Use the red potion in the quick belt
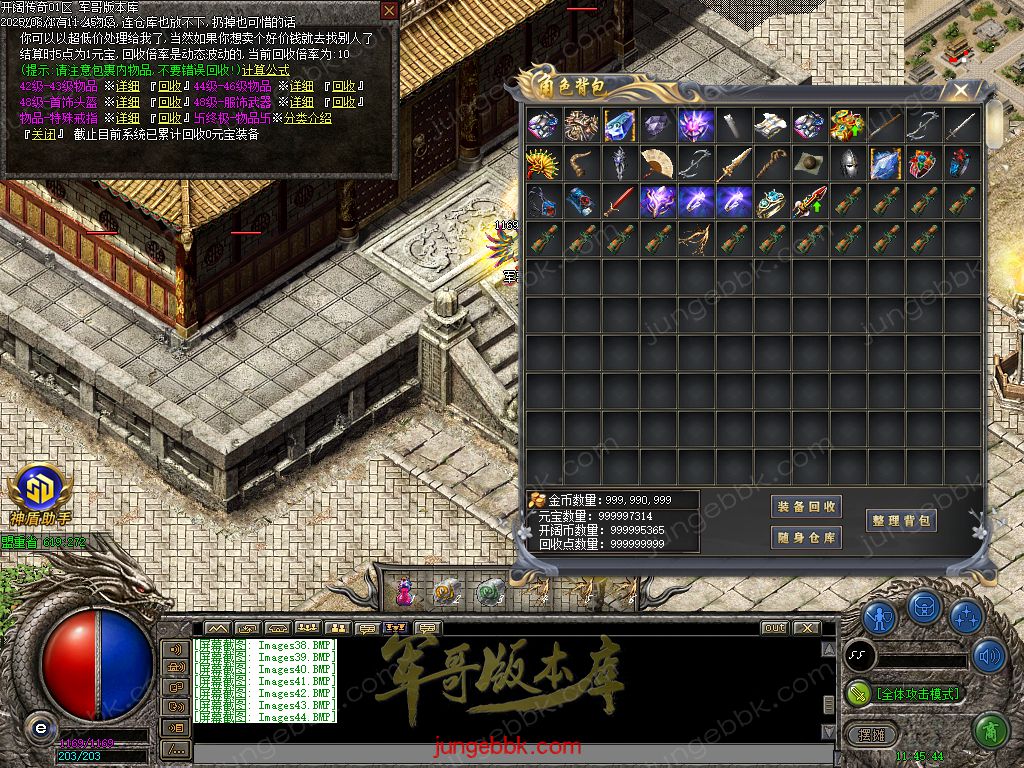Viewport: 1024px width, 768px height. 404,593
